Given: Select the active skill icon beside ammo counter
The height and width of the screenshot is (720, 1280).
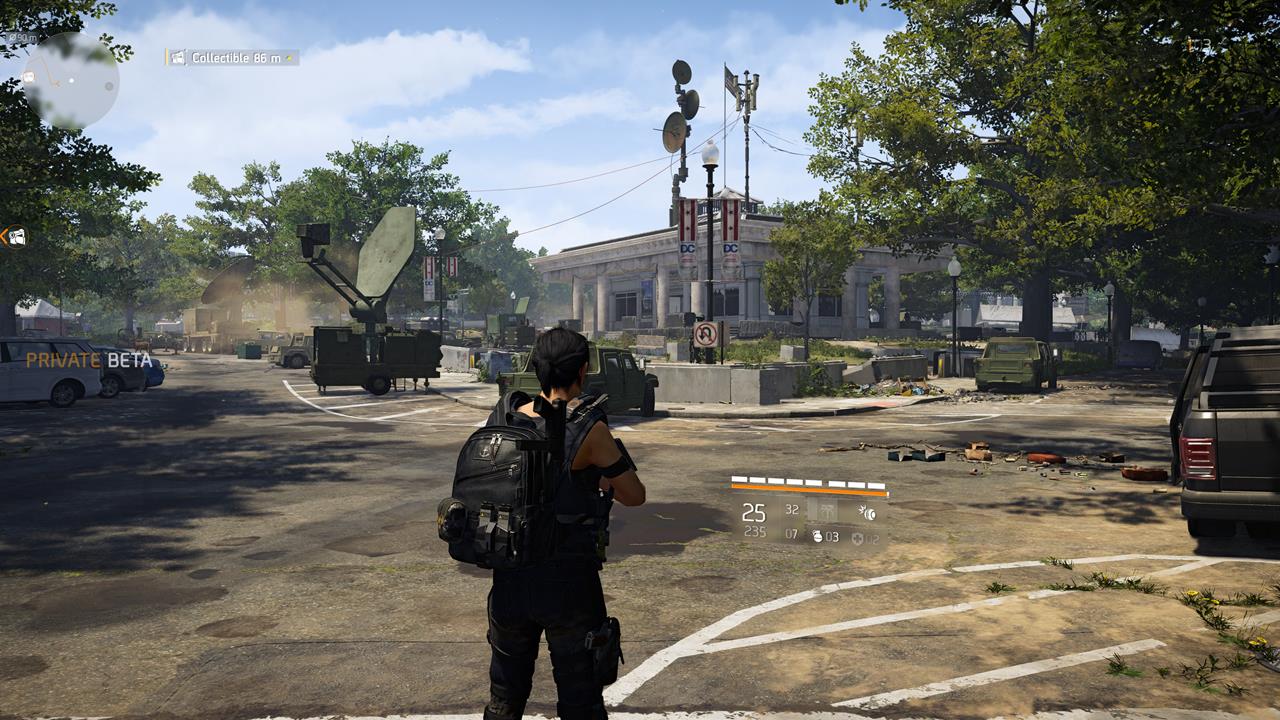Looking at the screenshot, I should pos(868,512).
